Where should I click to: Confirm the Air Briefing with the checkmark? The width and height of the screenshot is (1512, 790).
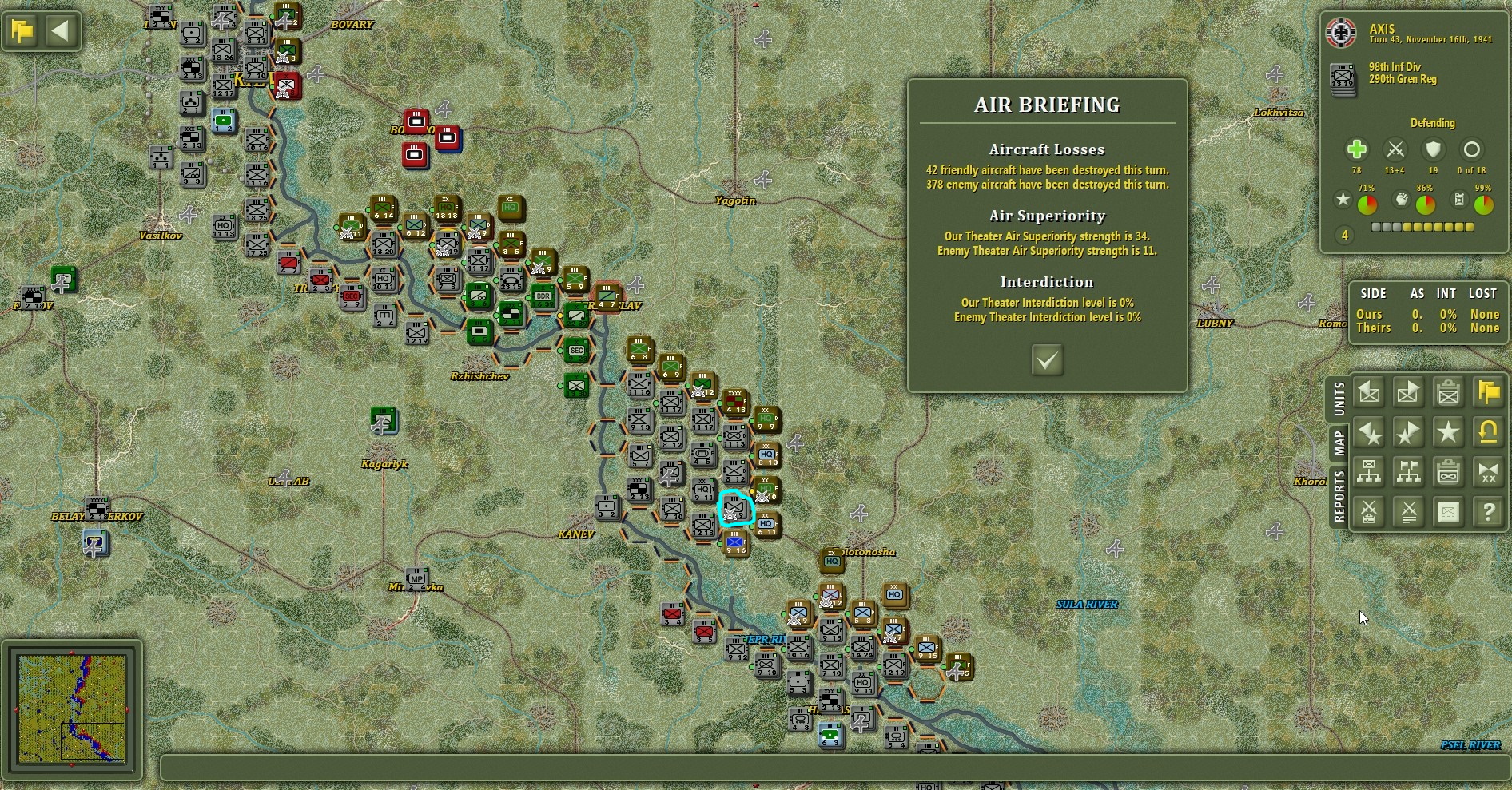point(1047,361)
